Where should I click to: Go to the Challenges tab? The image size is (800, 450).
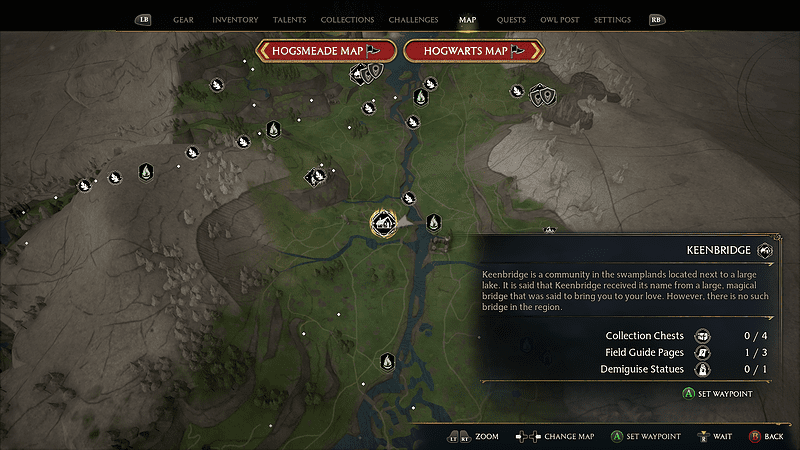point(413,19)
